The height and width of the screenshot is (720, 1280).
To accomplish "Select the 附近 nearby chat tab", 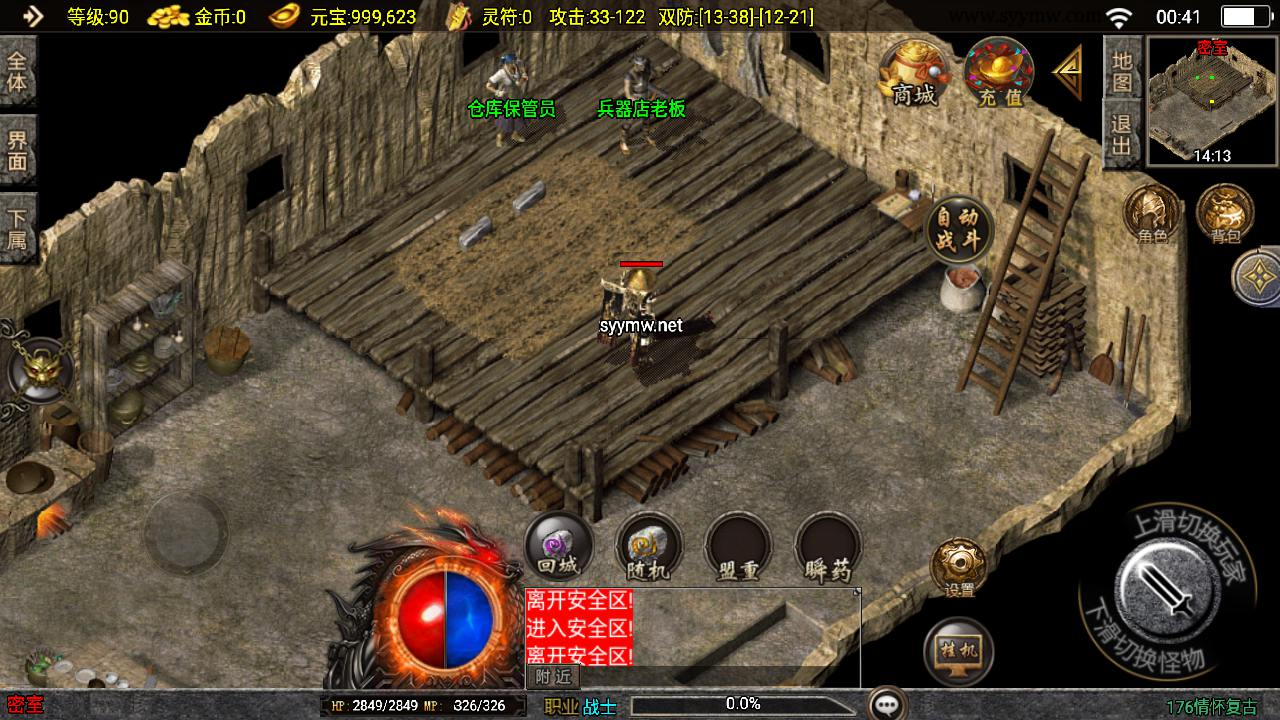I will [x=553, y=677].
